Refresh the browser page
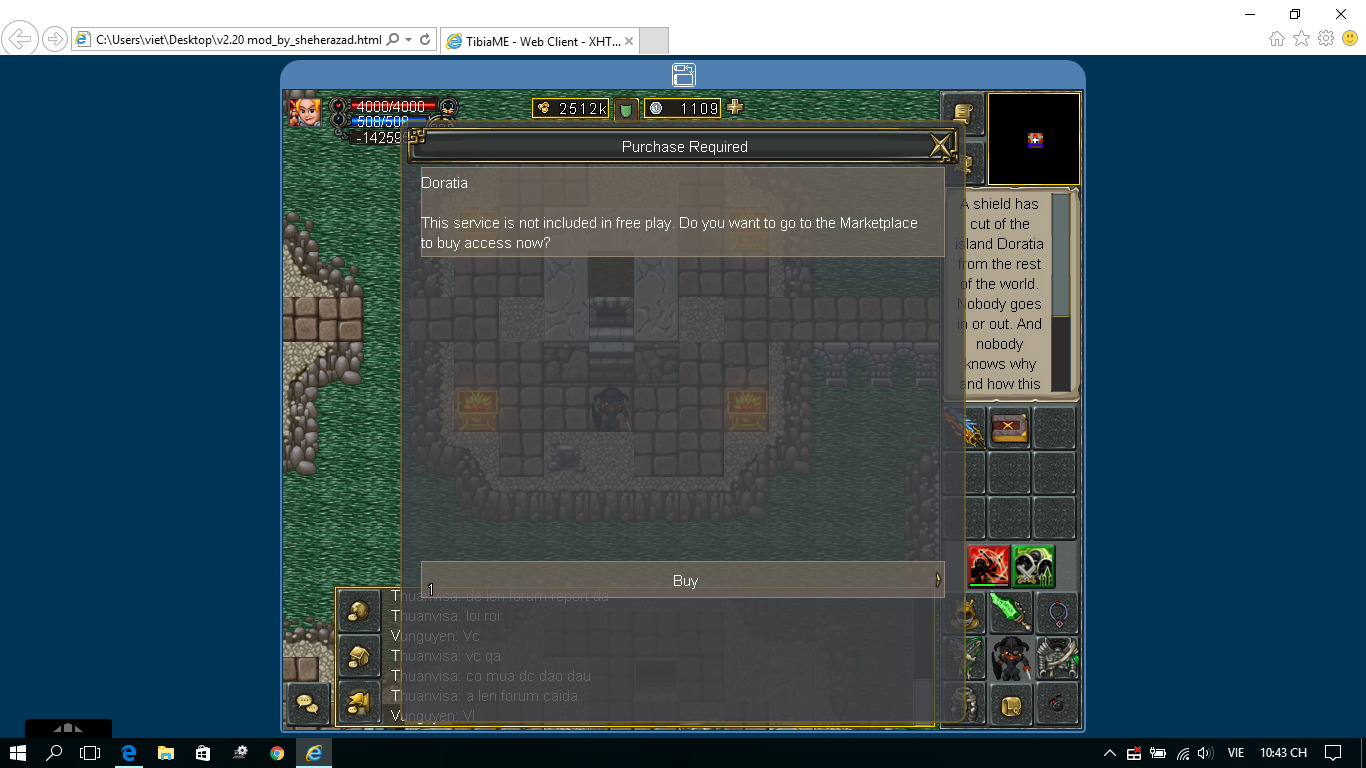 [x=425, y=40]
